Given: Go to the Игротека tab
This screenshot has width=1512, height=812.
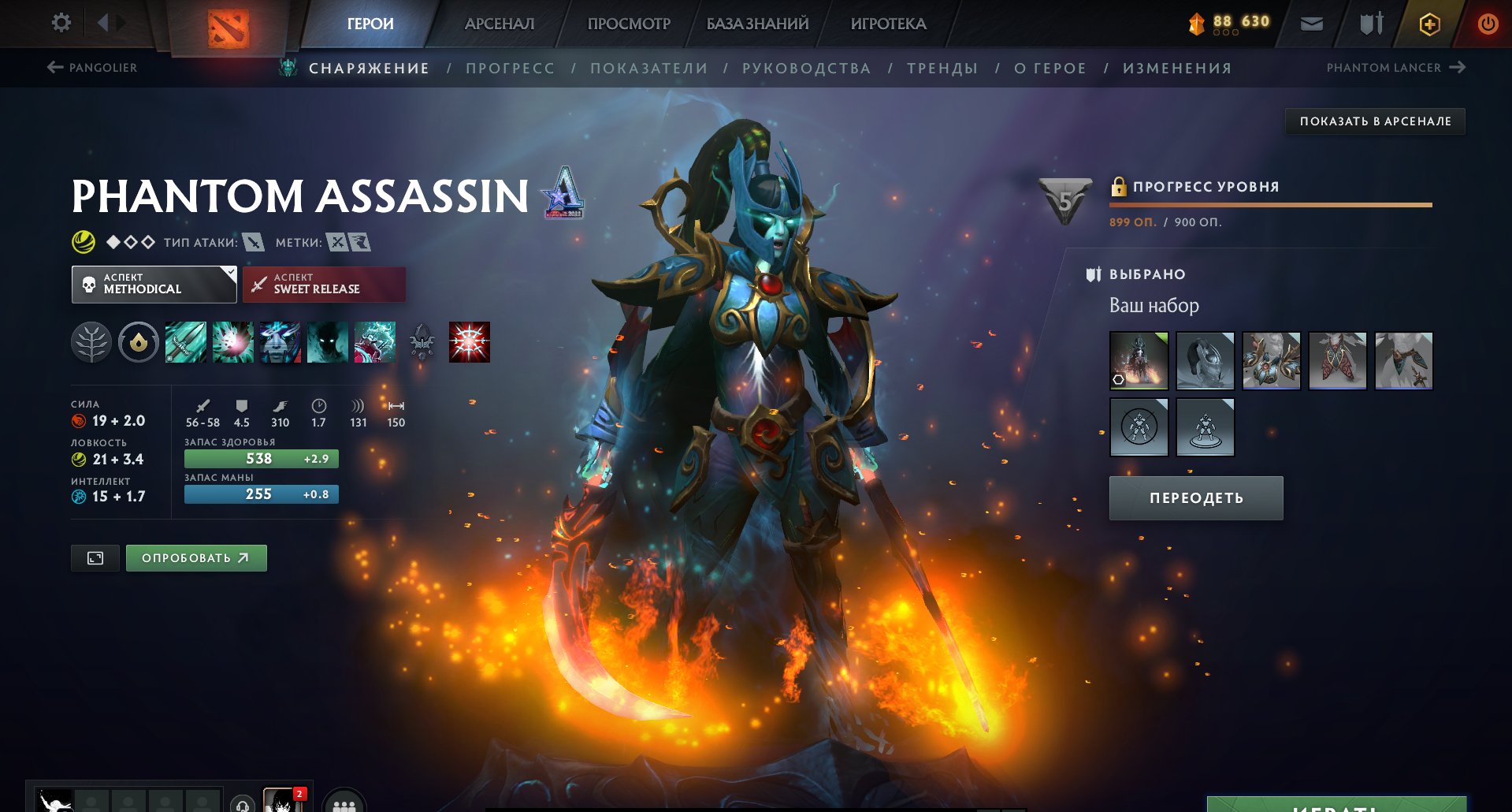Looking at the screenshot, I should pos(888,24).
